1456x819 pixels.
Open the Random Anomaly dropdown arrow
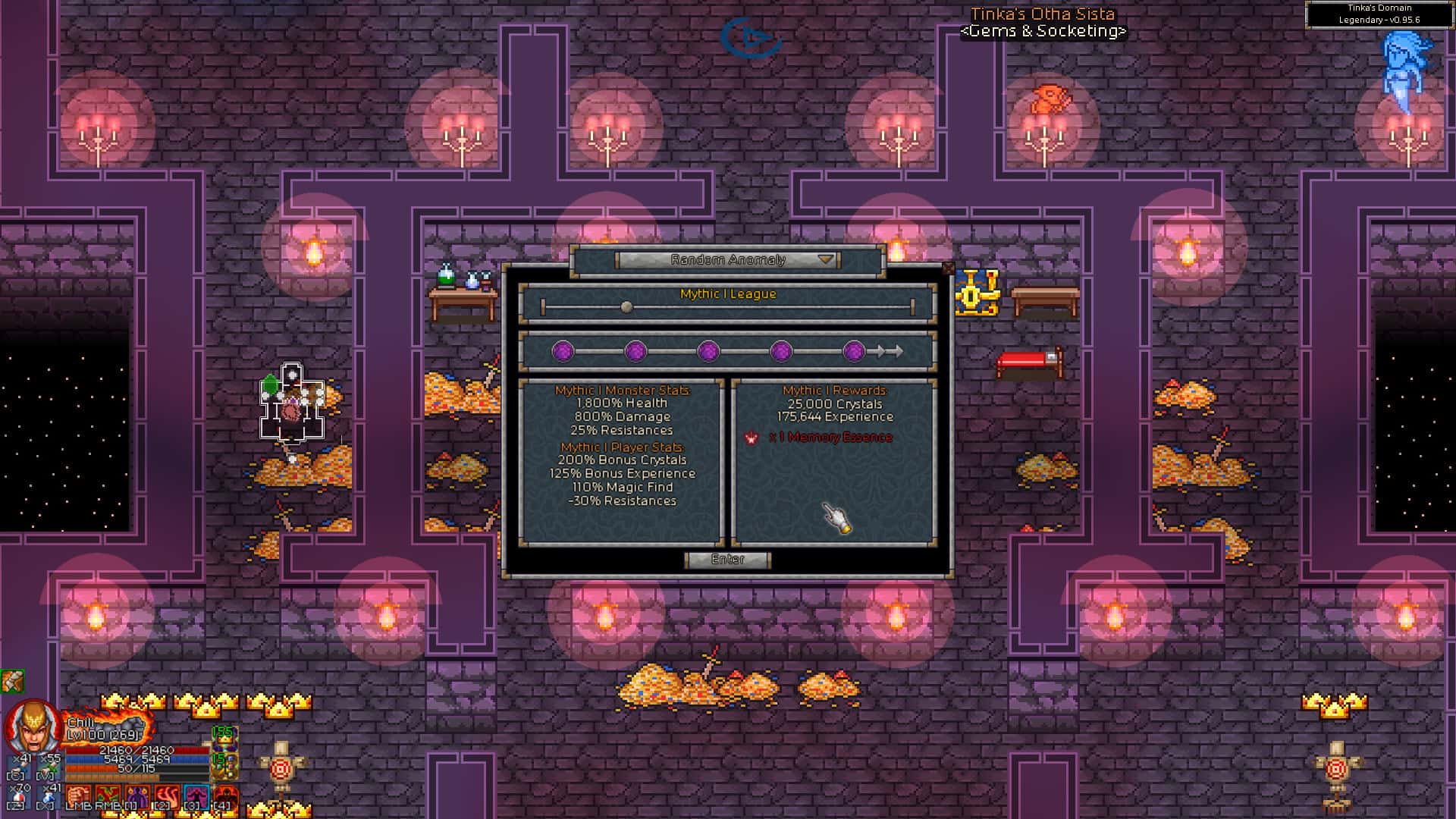[826, 259]
